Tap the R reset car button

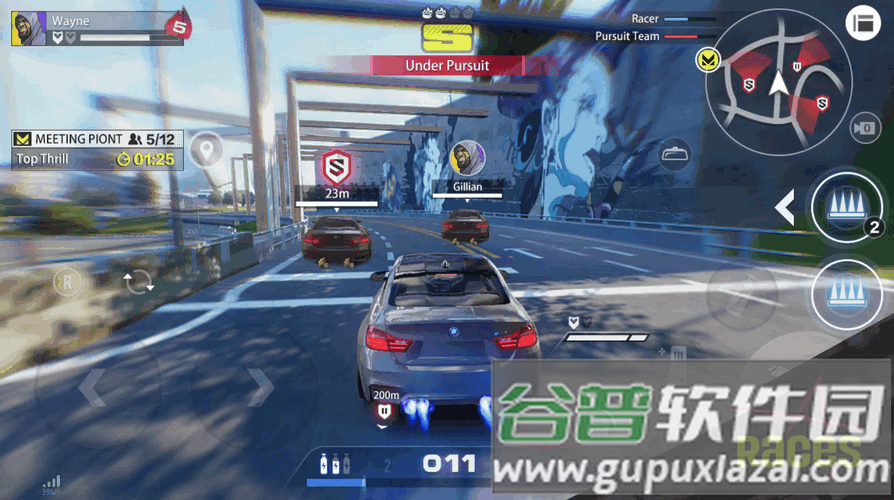tap(68, 279)
